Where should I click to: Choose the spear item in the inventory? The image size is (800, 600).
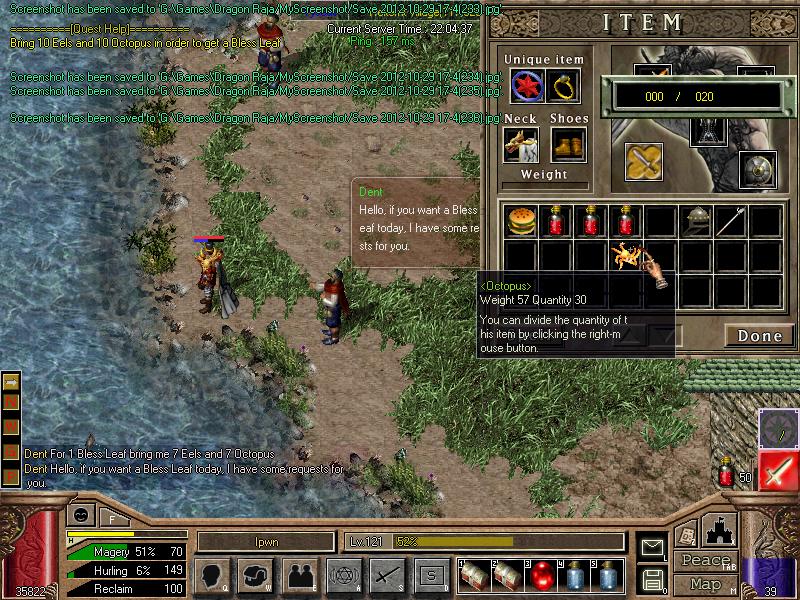tap(732, 219)
